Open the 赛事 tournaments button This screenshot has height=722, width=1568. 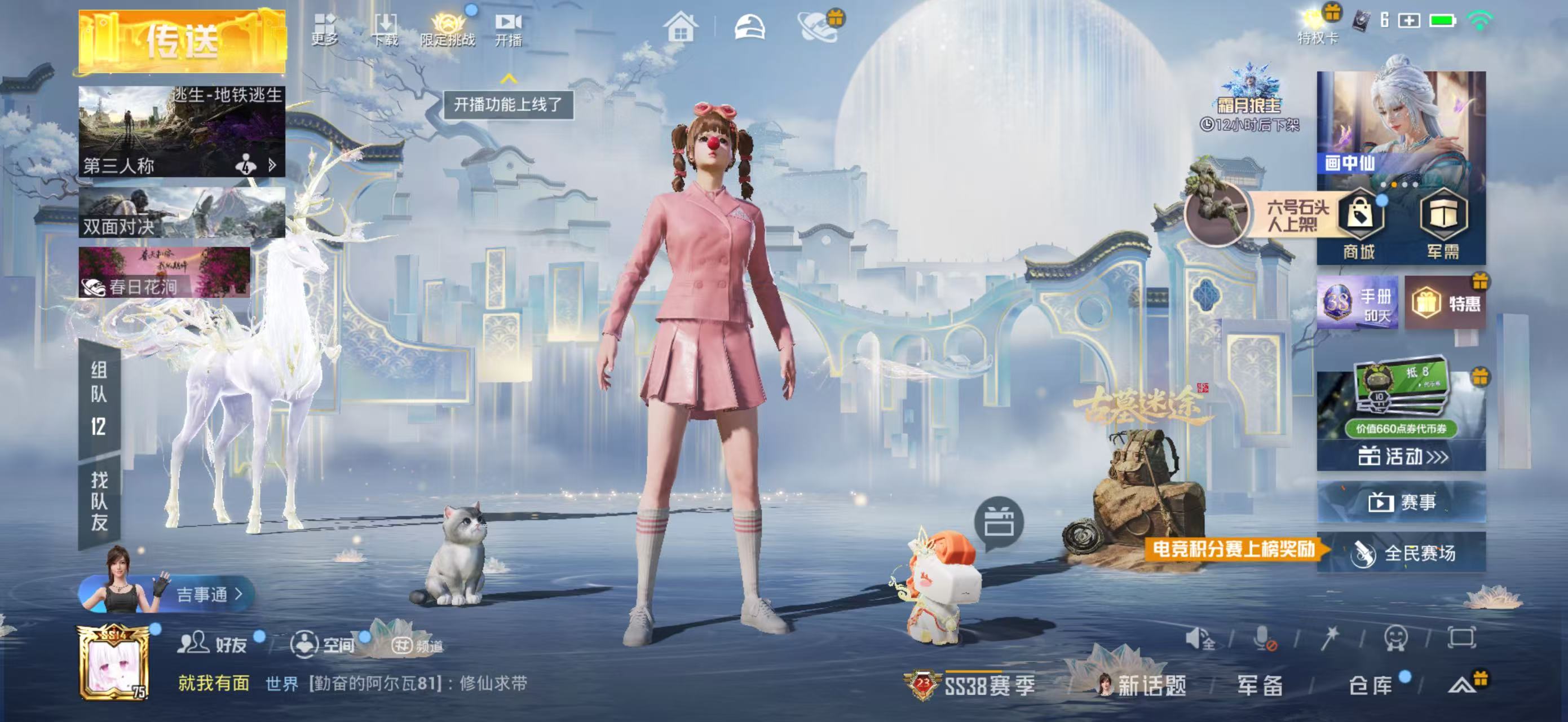(1401, 502)
